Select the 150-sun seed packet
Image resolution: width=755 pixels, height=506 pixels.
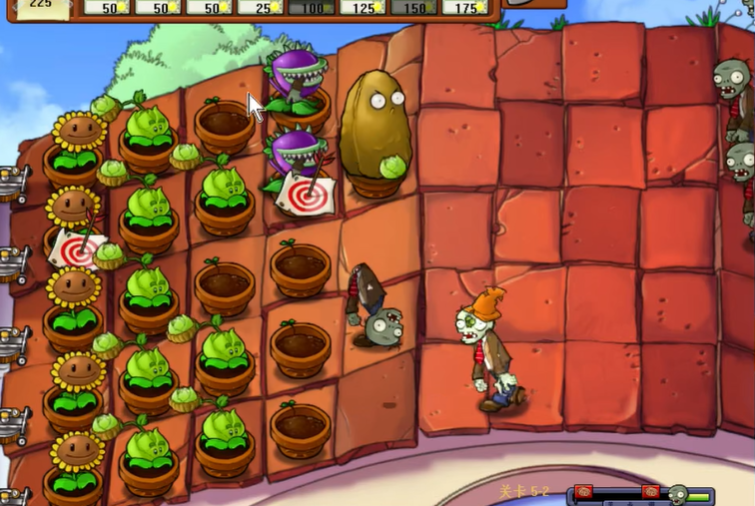click(x=414, y=7)
